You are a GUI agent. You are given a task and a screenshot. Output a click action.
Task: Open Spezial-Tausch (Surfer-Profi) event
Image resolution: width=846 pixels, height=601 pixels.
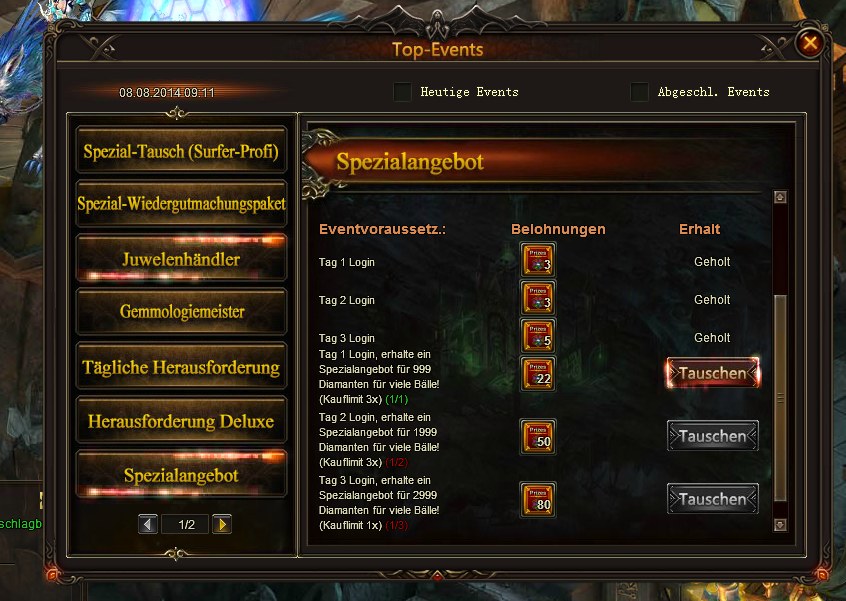181,153
